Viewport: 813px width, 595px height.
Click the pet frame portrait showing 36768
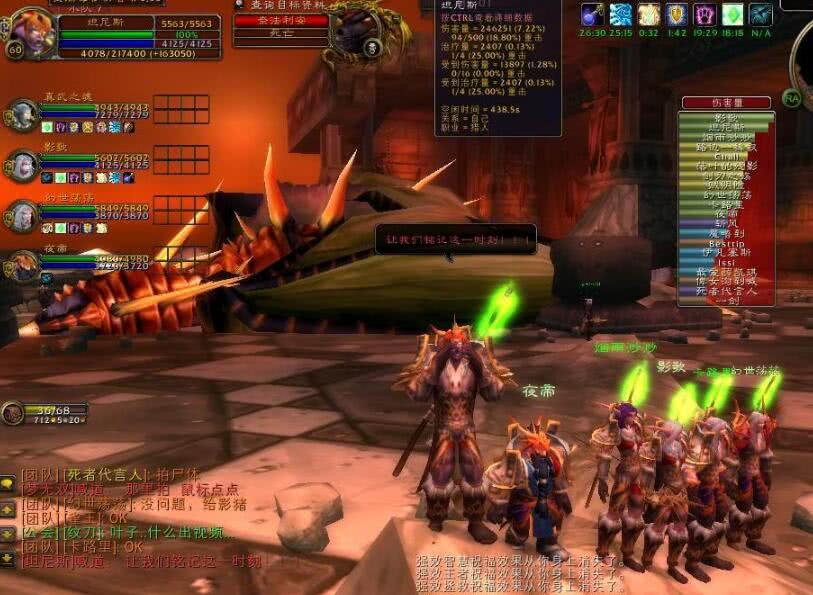[x=15, y=414]
